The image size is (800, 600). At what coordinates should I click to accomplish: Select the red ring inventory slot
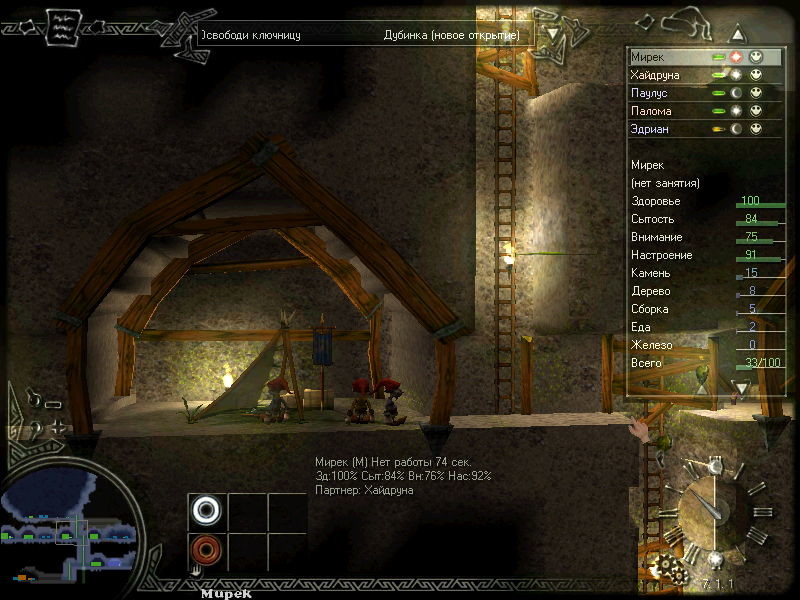tap(207, 550)
